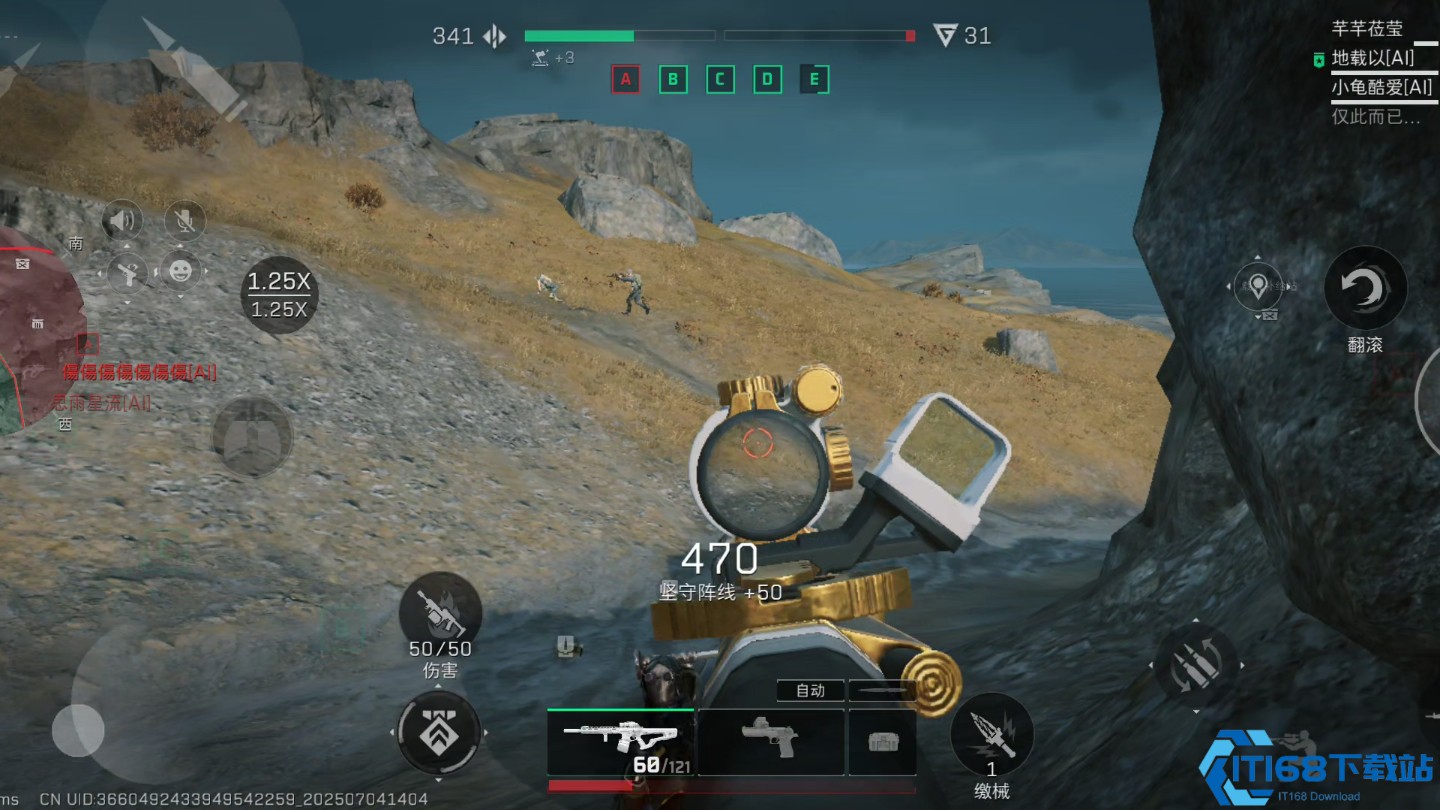Select the melee knife slot
This screenshot has height=810, width=1440.
[x=882, y=690]
